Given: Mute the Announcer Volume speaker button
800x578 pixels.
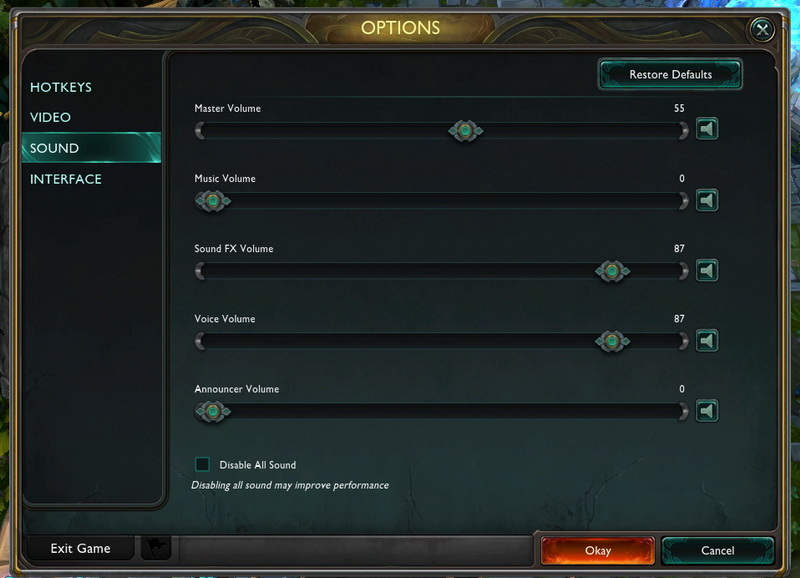Looking at the screenshot, I should 707,411.
